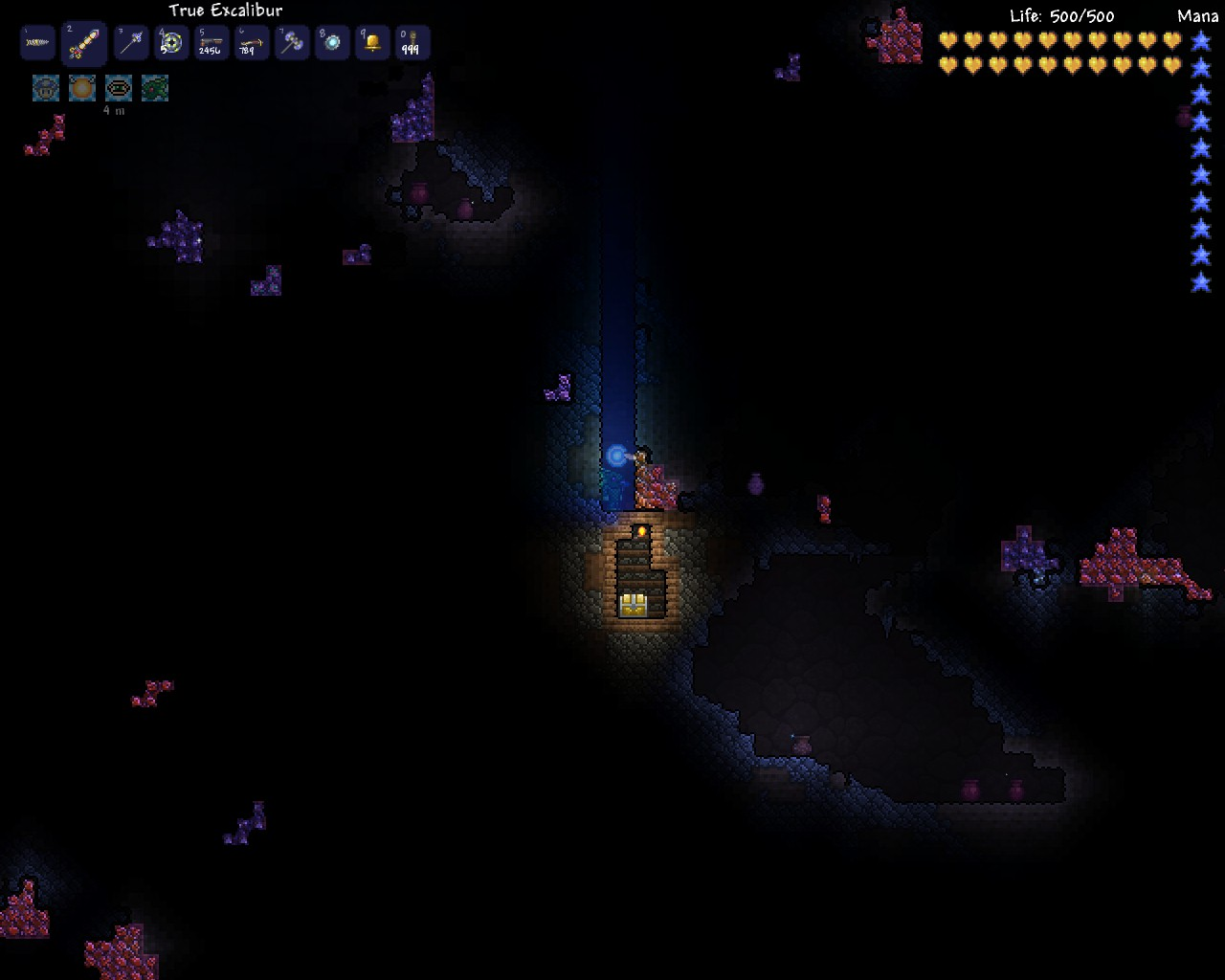Pick the golden bell in slot 9
This screenshot has width=1225, height=980.
click(372, 43)
